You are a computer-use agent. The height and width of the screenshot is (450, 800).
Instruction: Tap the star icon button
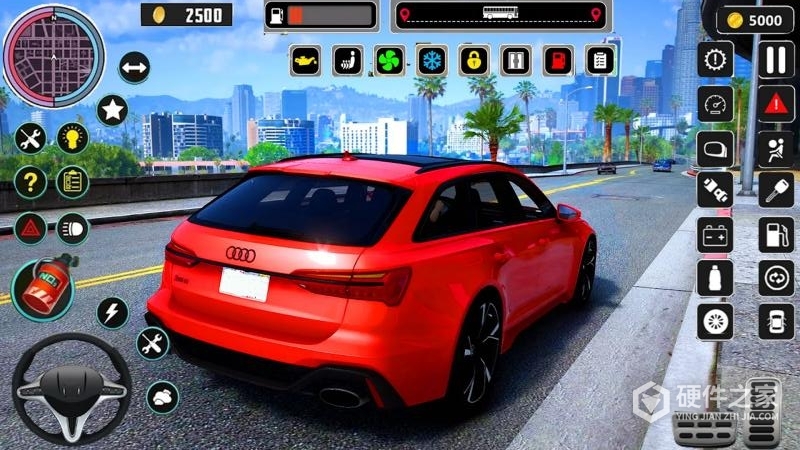[x=112, y=109]
